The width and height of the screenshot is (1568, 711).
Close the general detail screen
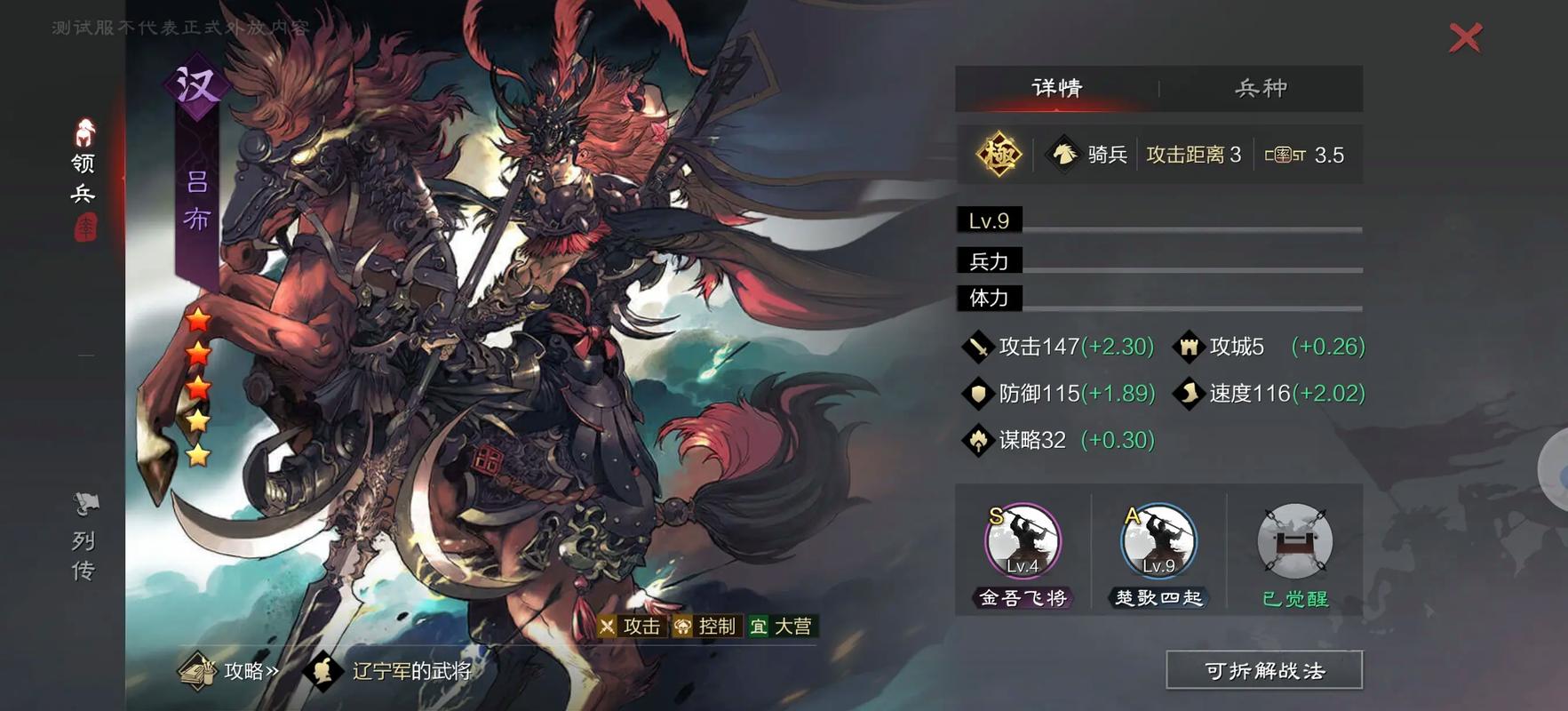[x=1465, y=37]
